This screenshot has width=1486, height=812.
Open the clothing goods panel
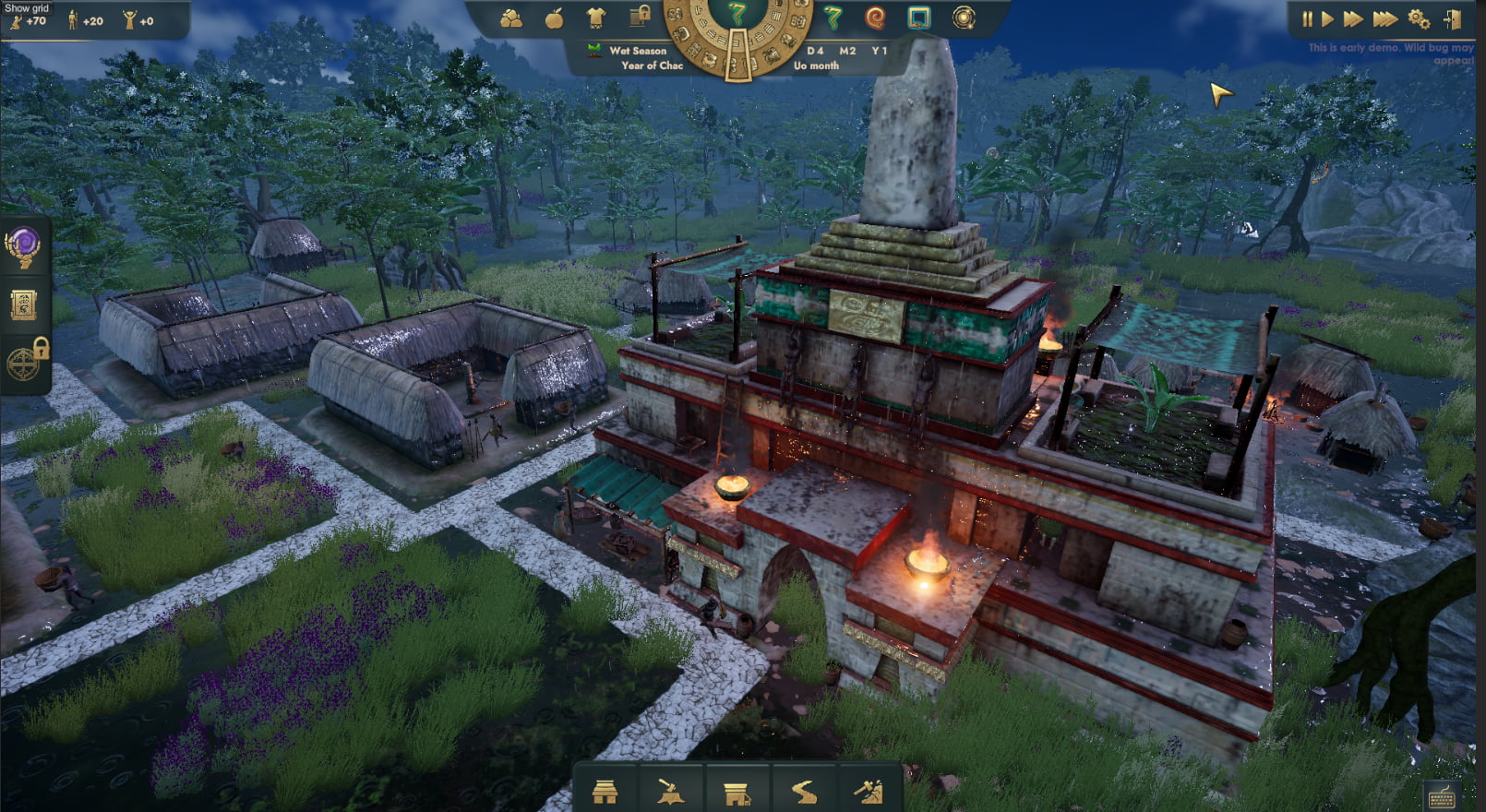point(595,18)
